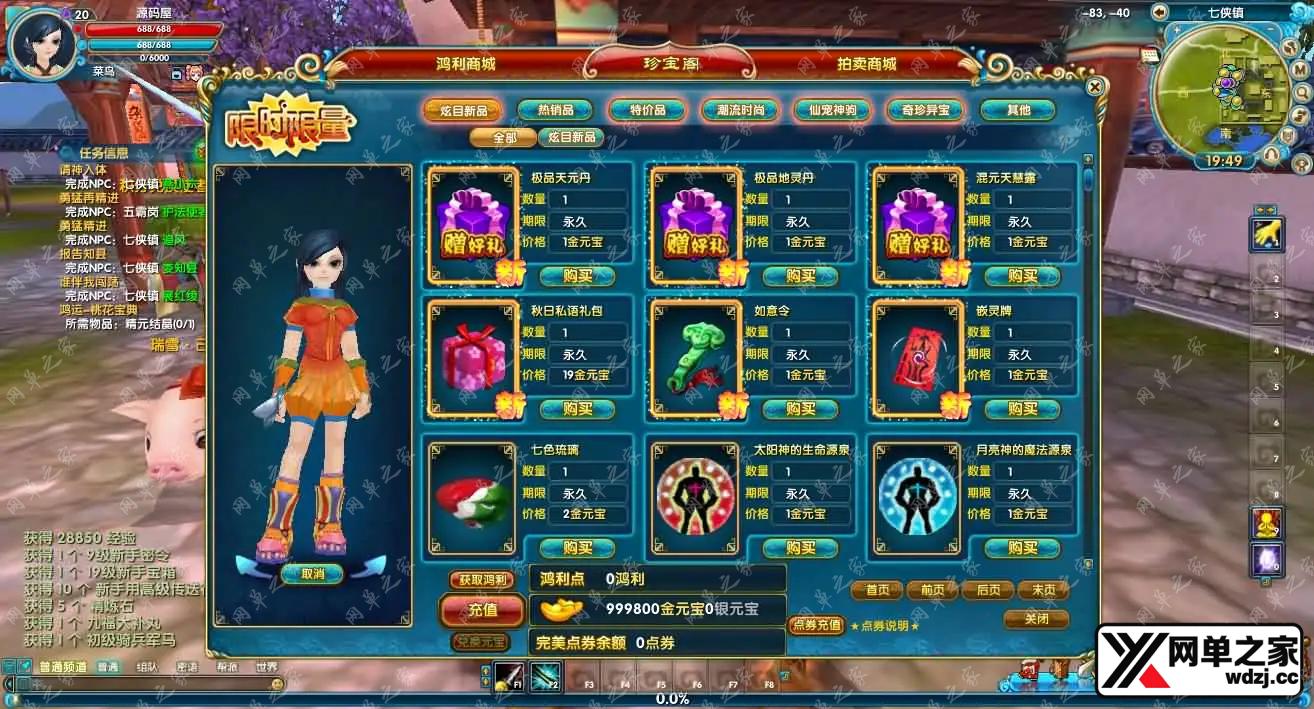Click 购买 under 月亮神的魔法源泉
The image size is (1314, 709).
tap(1022, 548)
